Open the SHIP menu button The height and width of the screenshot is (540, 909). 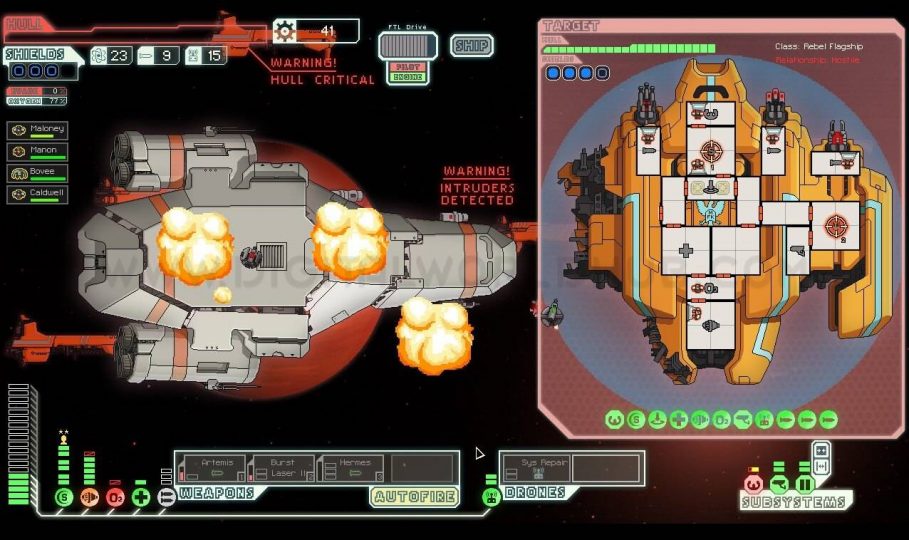(471, 45)
